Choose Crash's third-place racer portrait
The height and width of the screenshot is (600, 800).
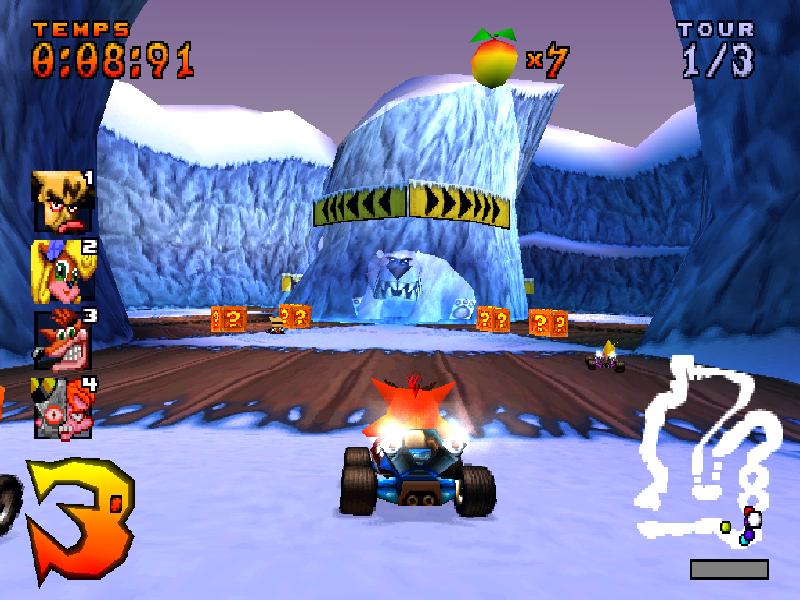[x=60, y=340]
